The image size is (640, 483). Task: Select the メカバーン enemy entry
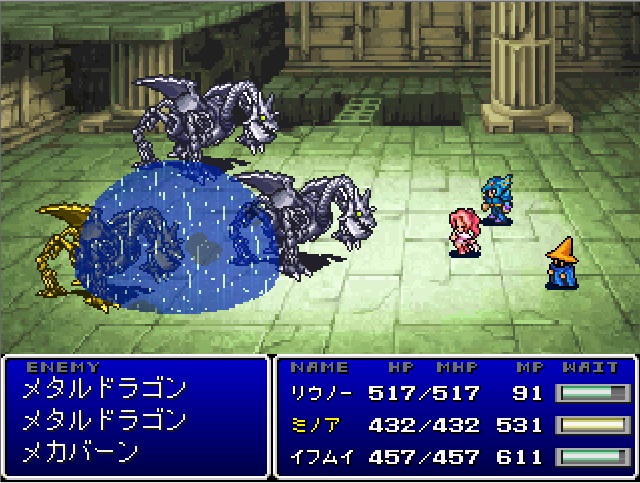tap(80, 451)
